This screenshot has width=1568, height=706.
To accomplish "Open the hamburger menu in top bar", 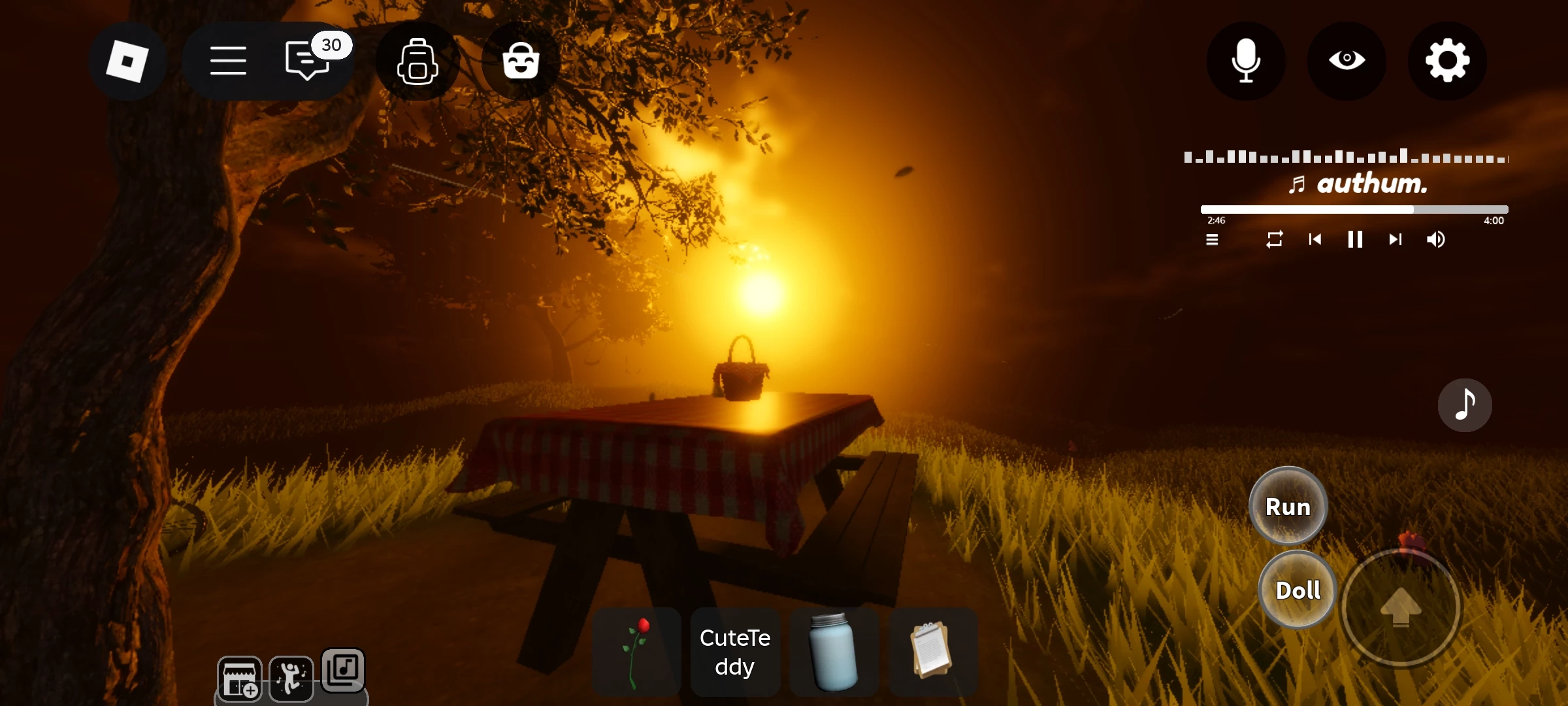I will (228, 61).
